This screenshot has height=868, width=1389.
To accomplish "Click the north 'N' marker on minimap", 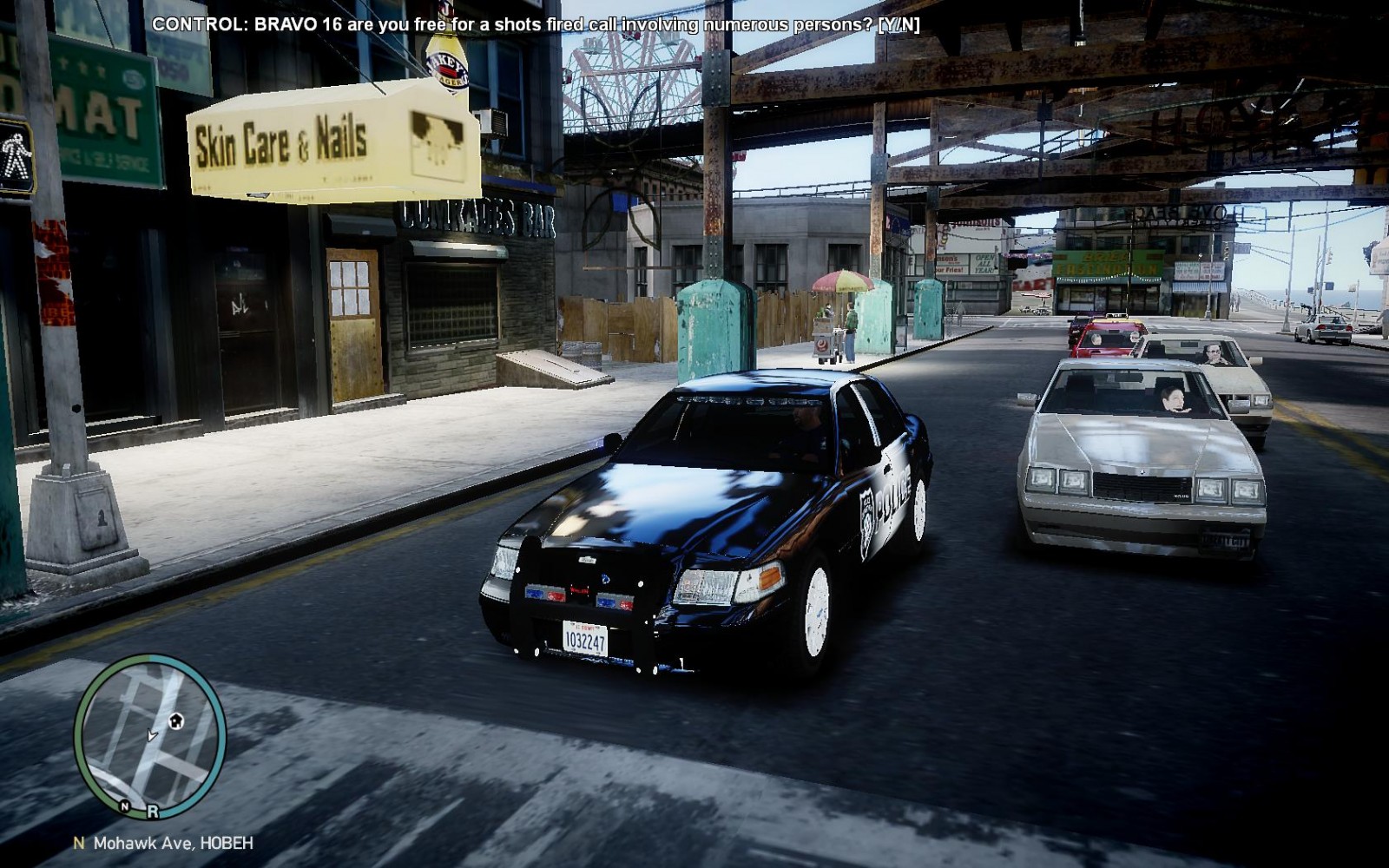I will coord(125,806).
